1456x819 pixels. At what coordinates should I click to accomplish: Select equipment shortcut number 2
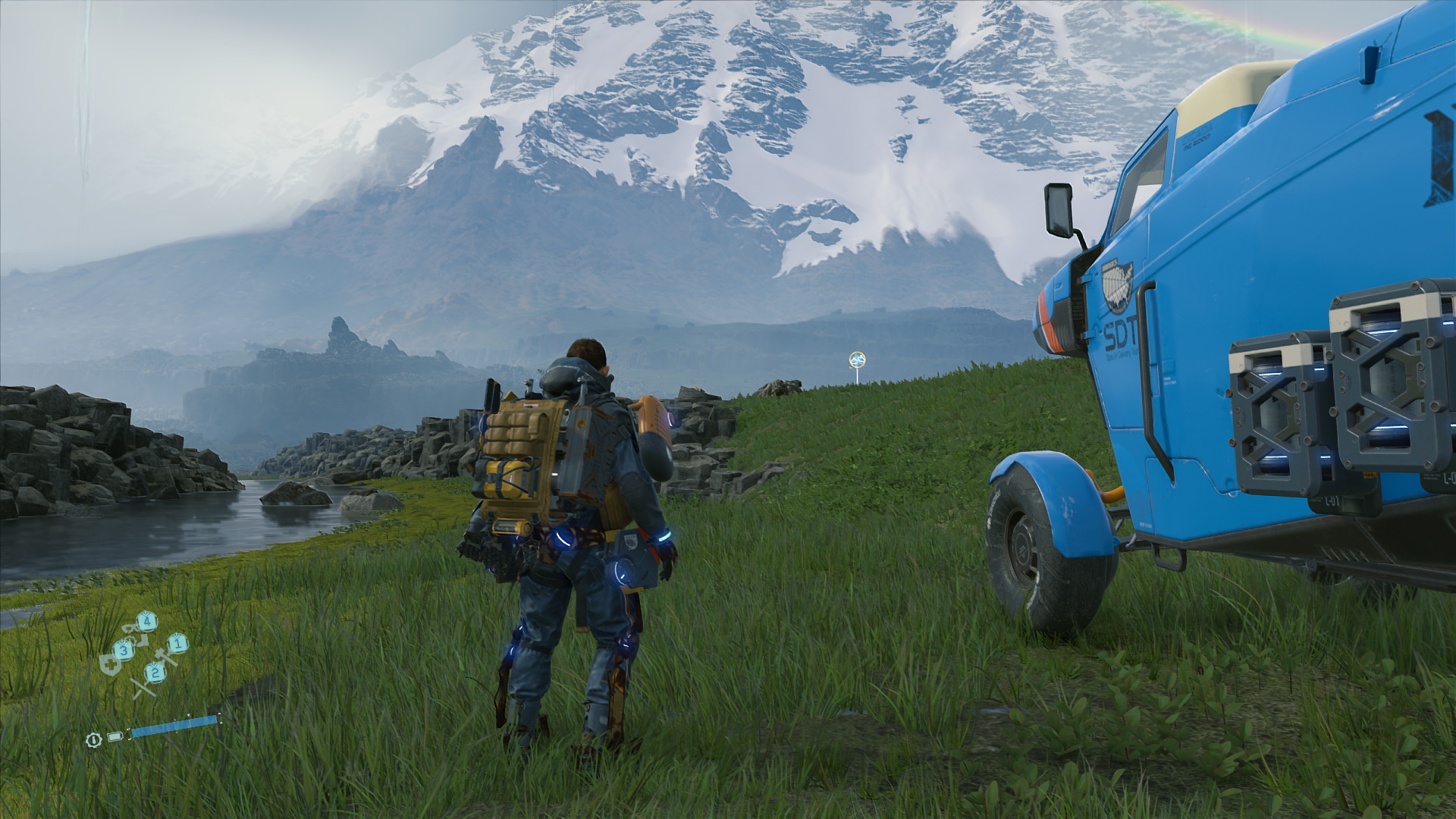[155, 671]
